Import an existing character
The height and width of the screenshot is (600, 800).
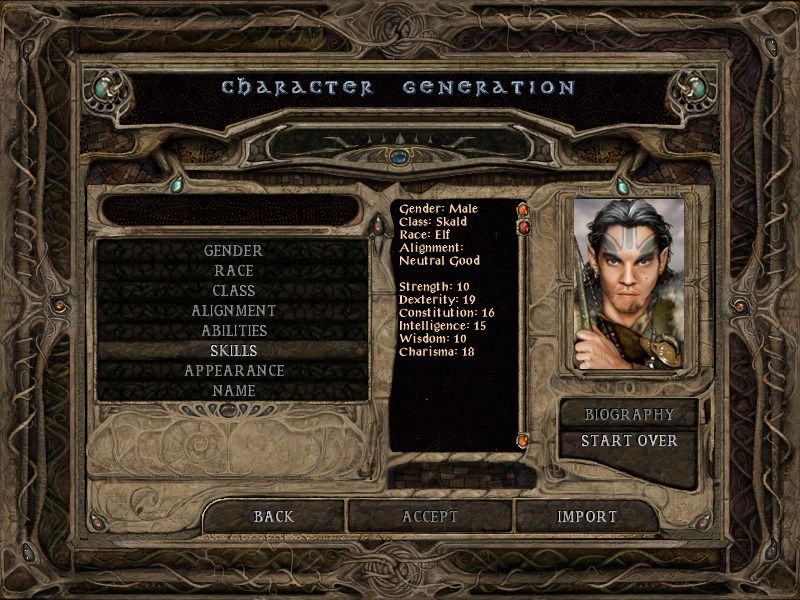point(587,517)
